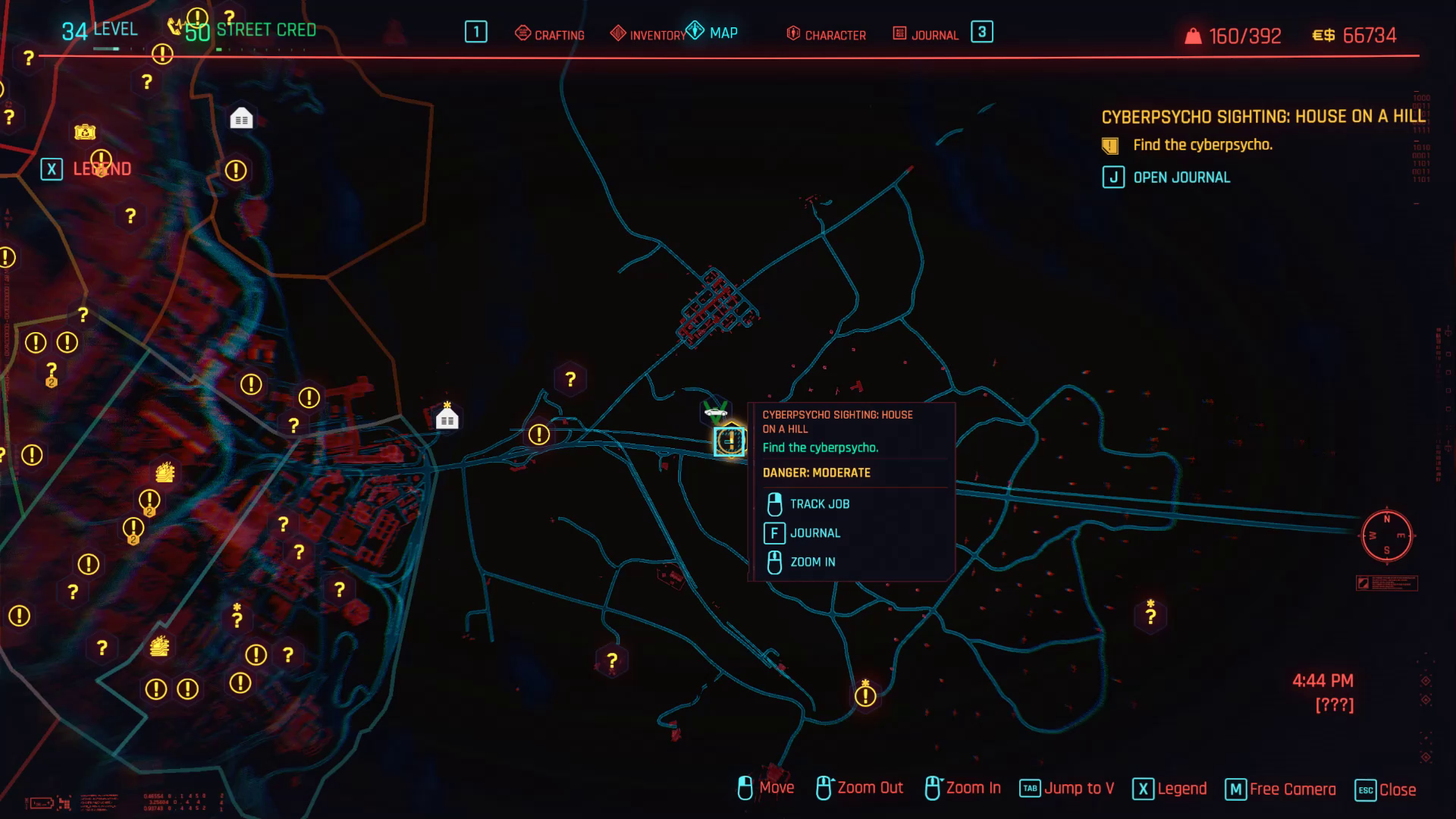This screenshot has height=819, width=1456.
Task: Click Track Job in the sighting tooltip
Action: pos(819,504)
